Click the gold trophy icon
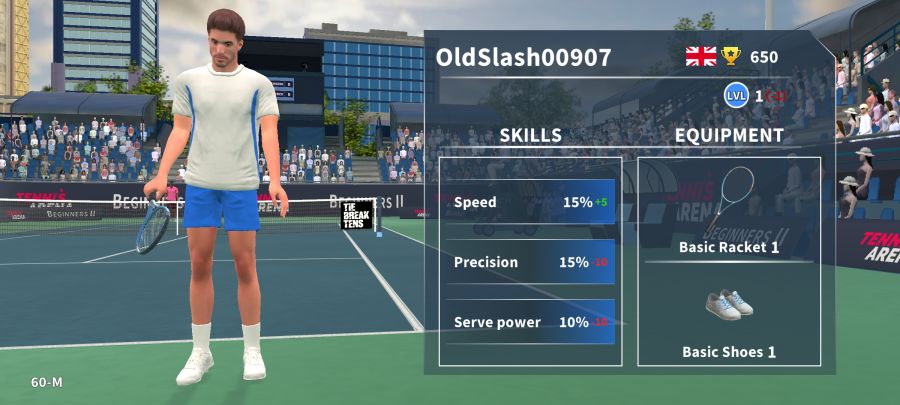 point(731,56)
